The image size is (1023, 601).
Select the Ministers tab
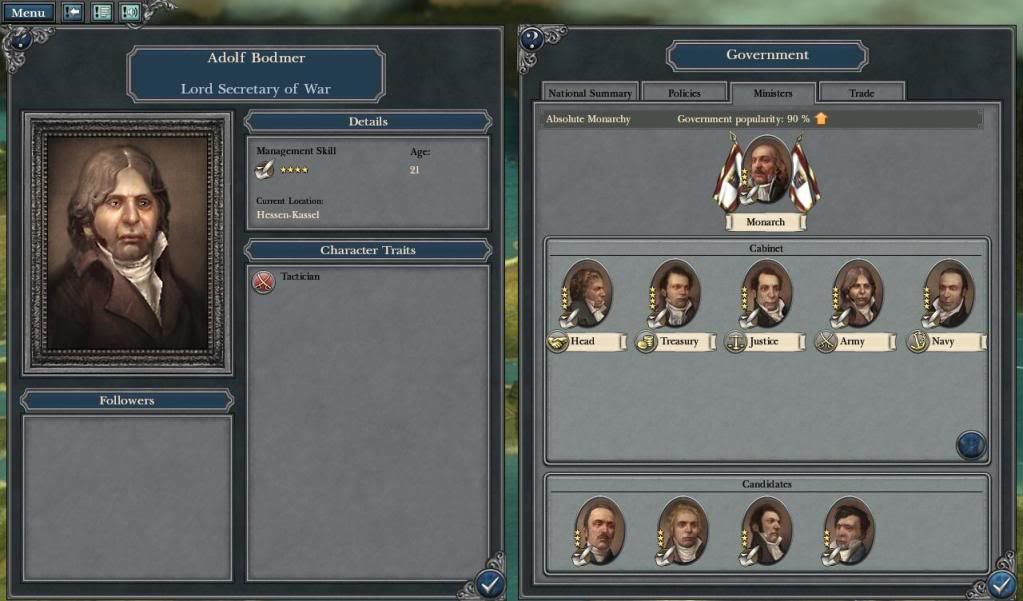(x=772, y=93)
